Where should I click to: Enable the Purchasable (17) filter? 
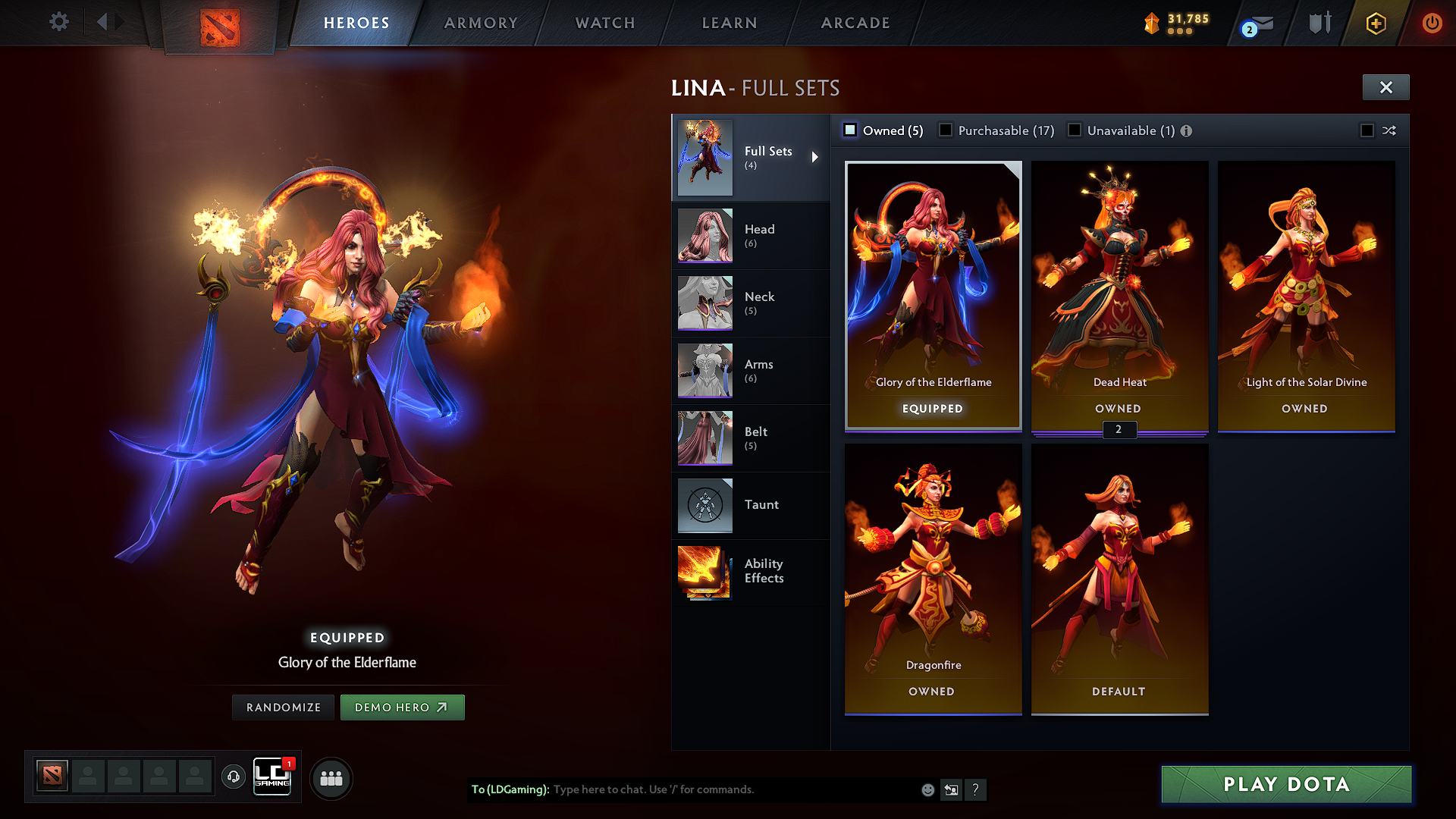coord(946,130)
